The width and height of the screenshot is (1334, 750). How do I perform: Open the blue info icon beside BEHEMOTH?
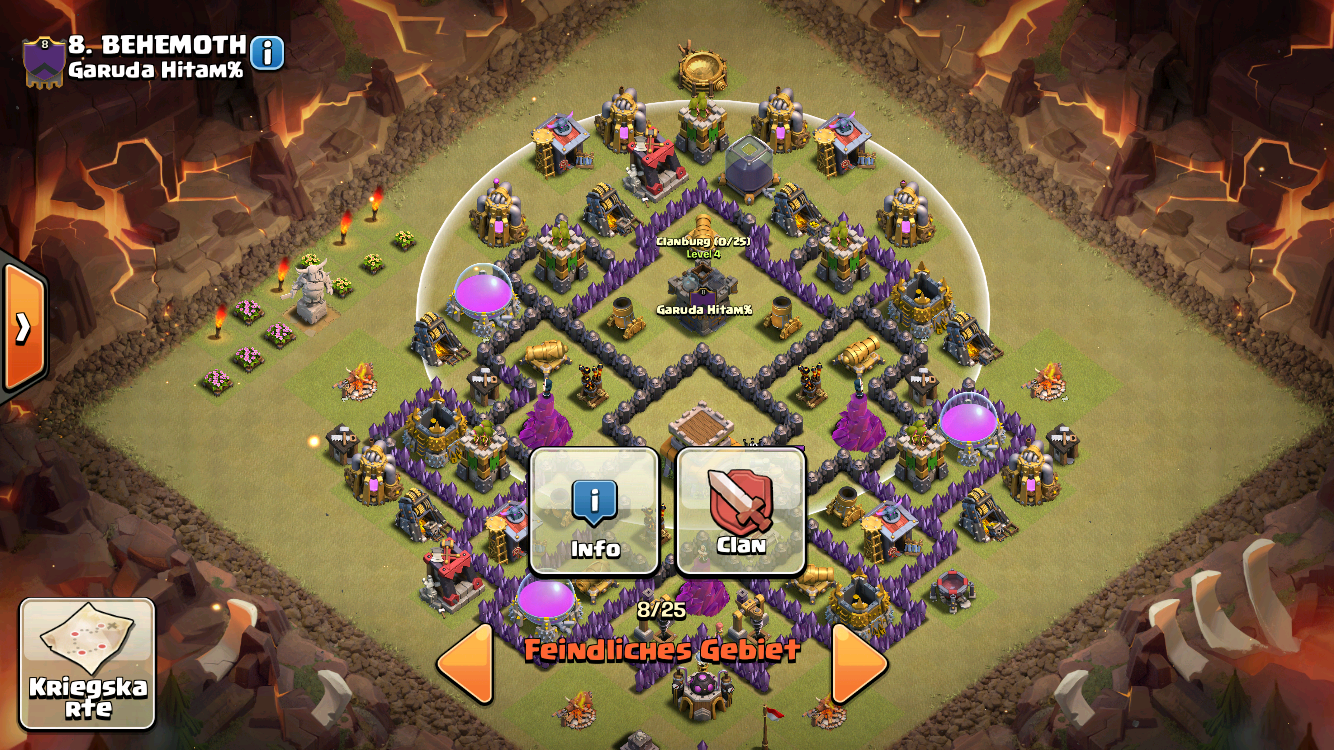[x=267, y=53]
